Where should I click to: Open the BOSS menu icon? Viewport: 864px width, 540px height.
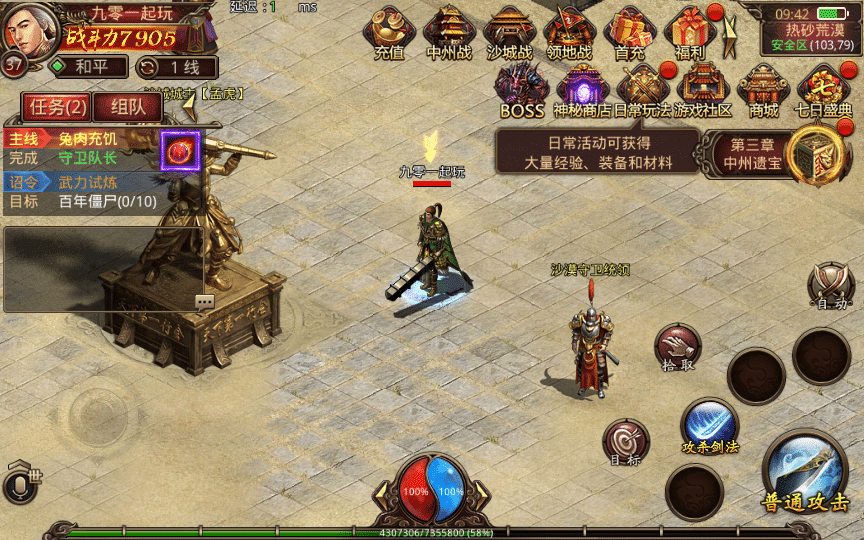[522, 88]
